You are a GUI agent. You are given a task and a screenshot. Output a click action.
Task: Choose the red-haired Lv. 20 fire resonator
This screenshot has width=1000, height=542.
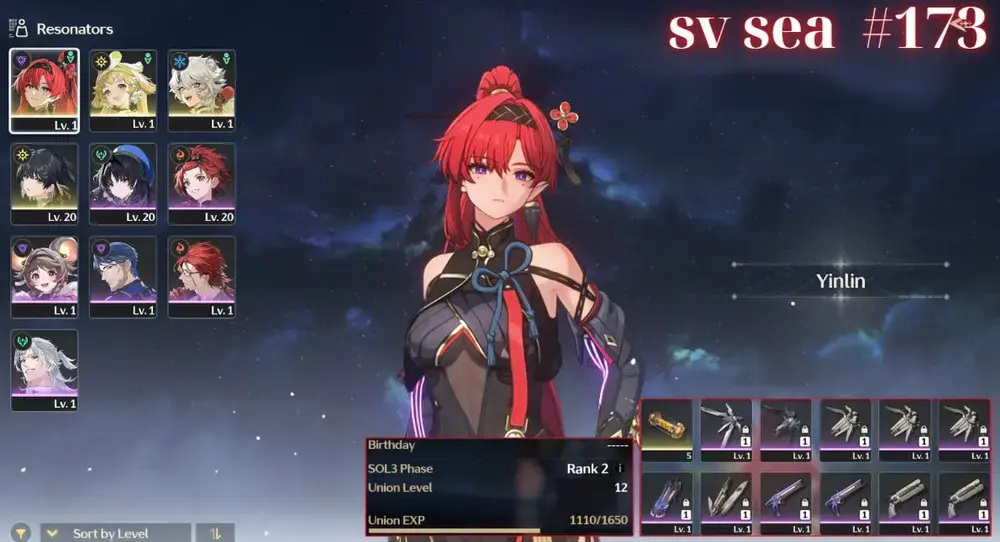[201, 183]
